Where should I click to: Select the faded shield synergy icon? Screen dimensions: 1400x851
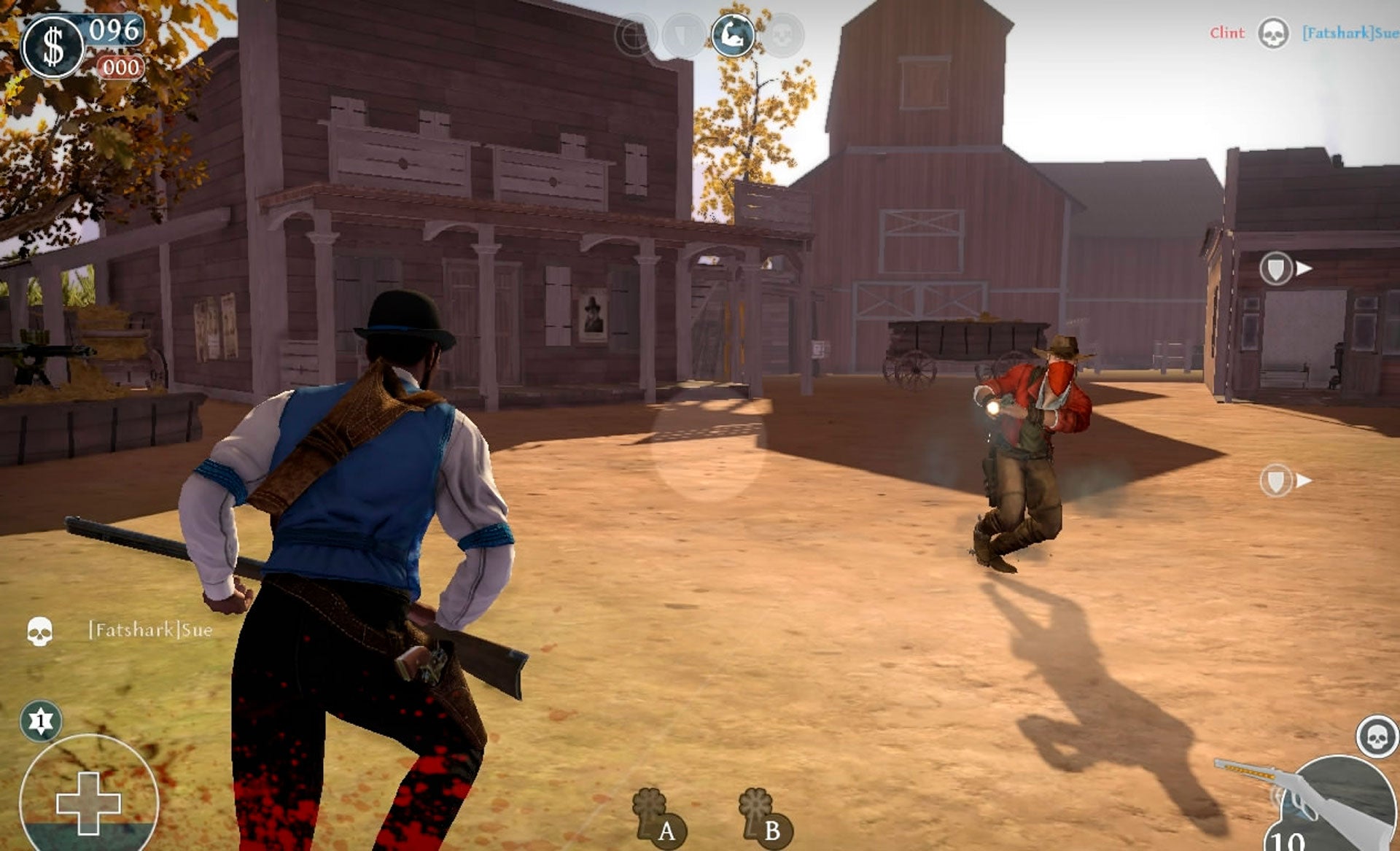pyautogui.click(x=684, y=35)
